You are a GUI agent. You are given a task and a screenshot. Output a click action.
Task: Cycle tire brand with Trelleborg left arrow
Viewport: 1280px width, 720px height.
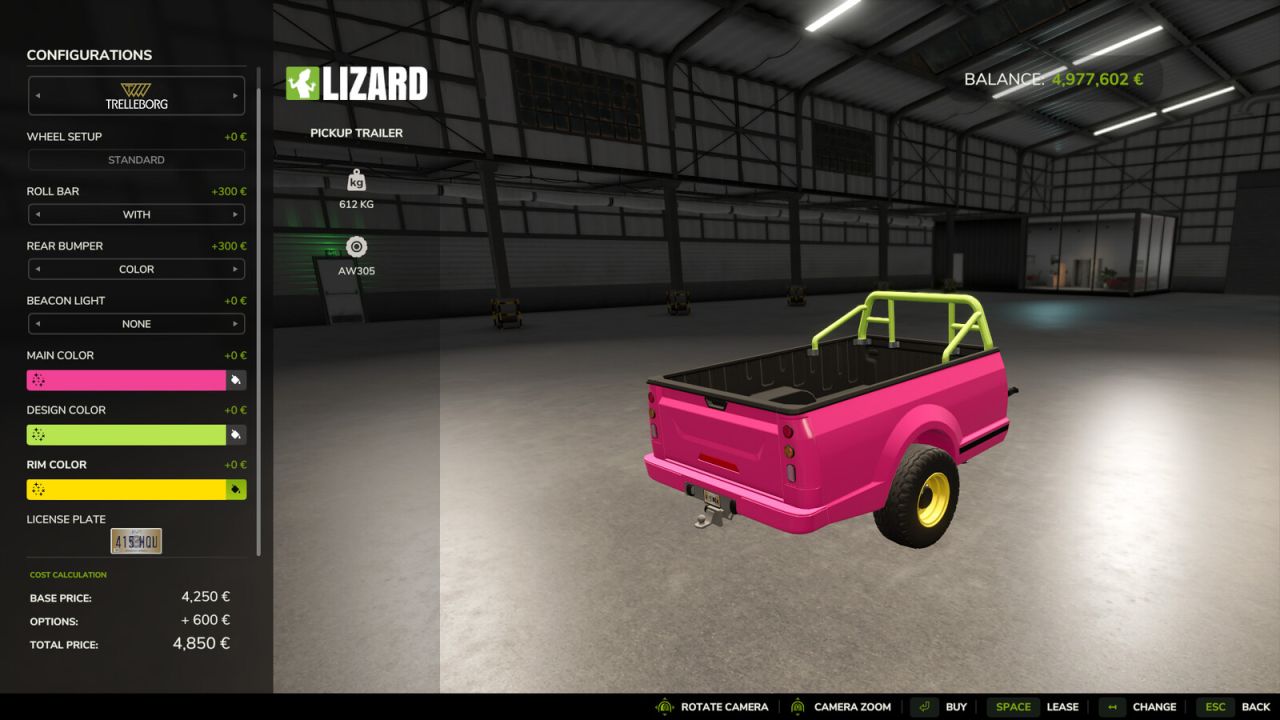pyautogui.click(x=37, y=95)
